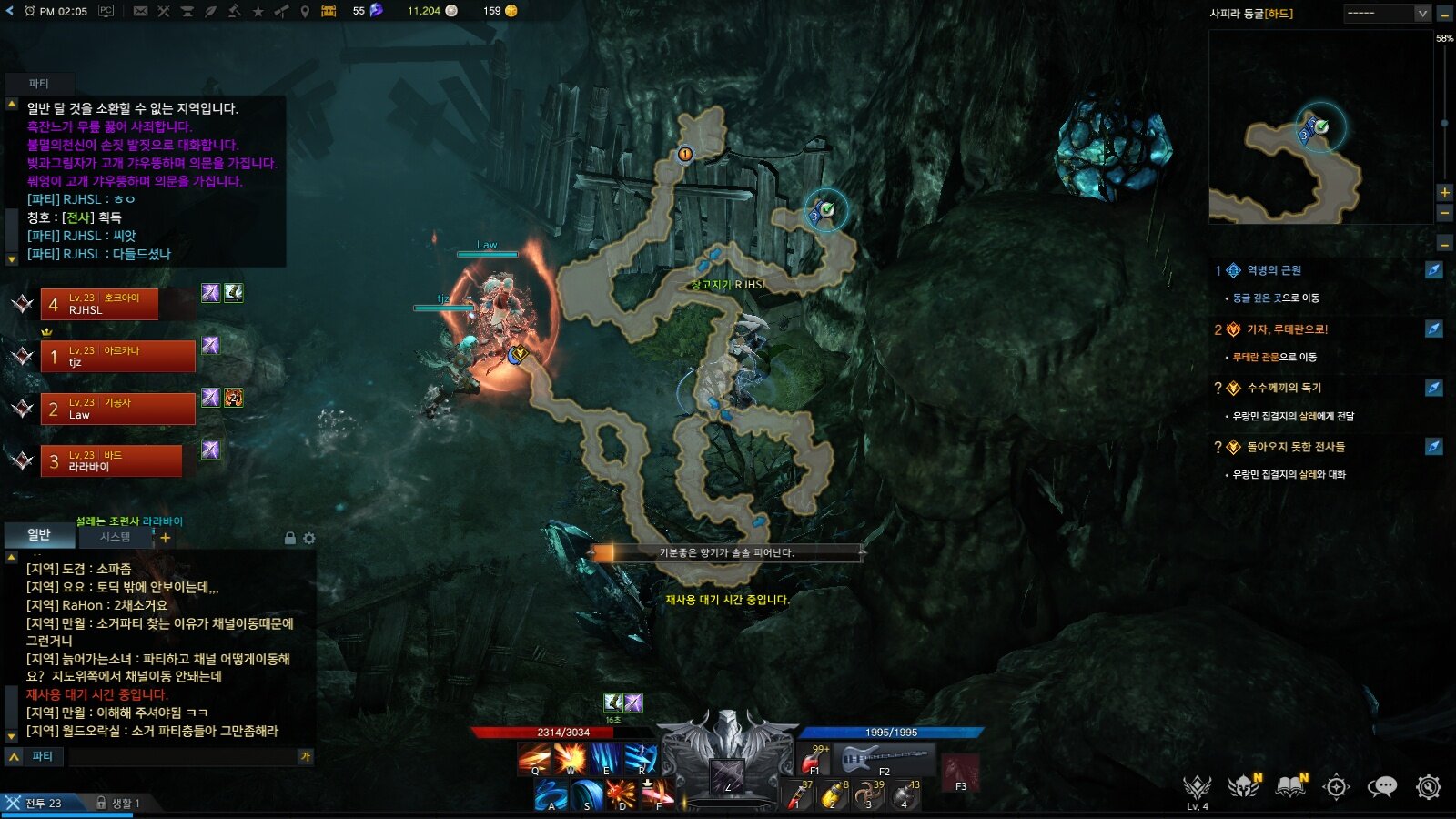1456x819 pixels.
Task: Use the W explosion skill
Action: (x=570, y=758)
